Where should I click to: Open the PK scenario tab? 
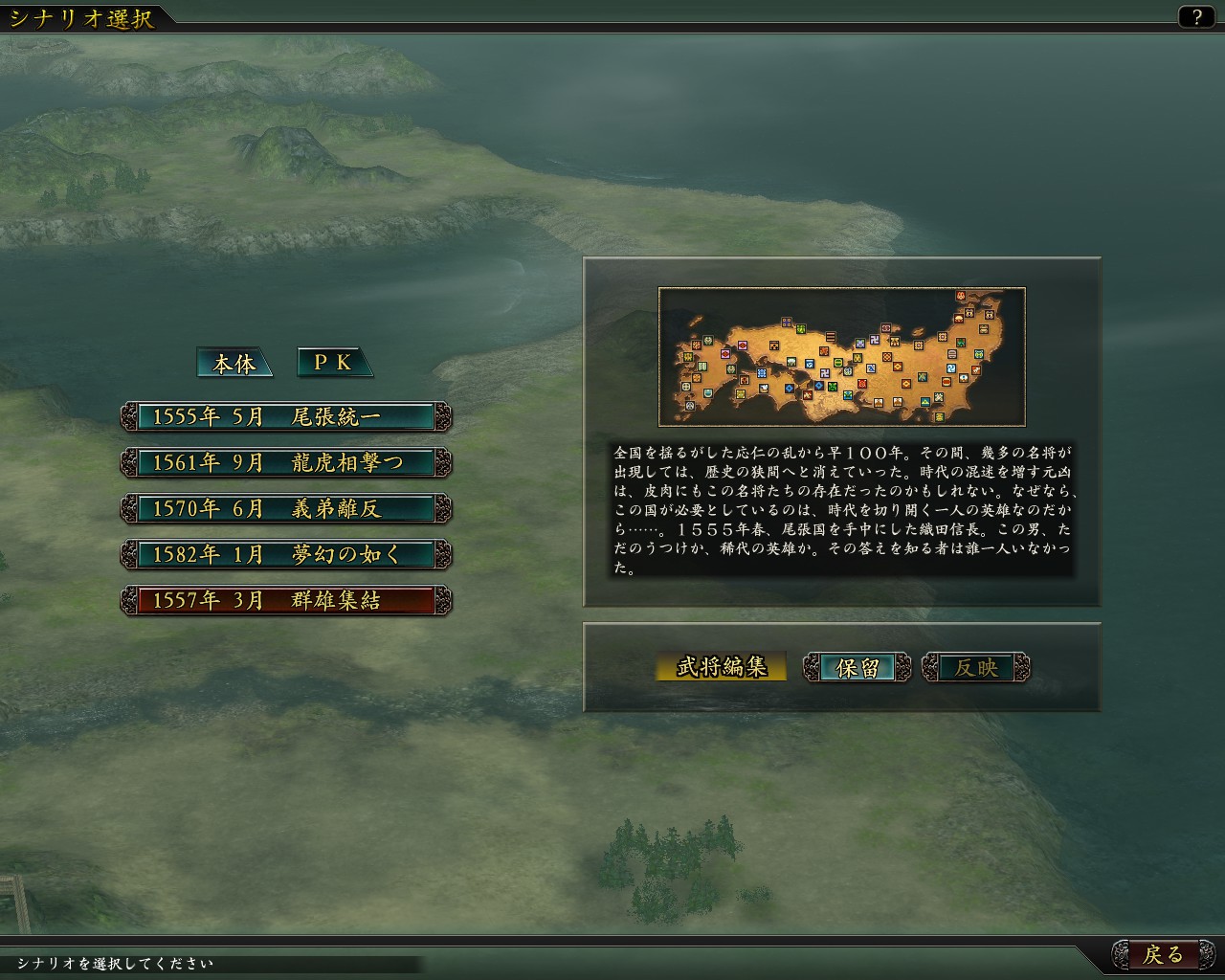click(333, 363)
